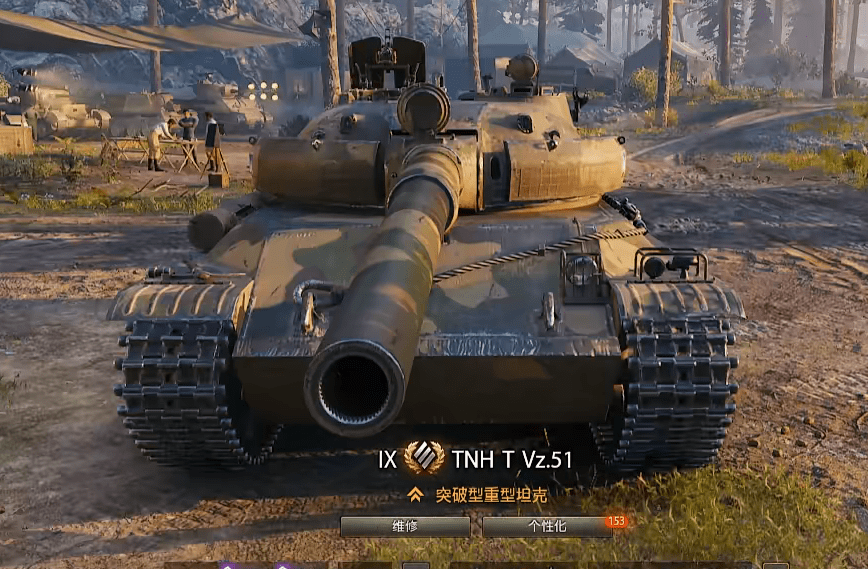Click the laurel mastery badge icon
Screen dimensions: 868x569
click(x=425, y=459)
